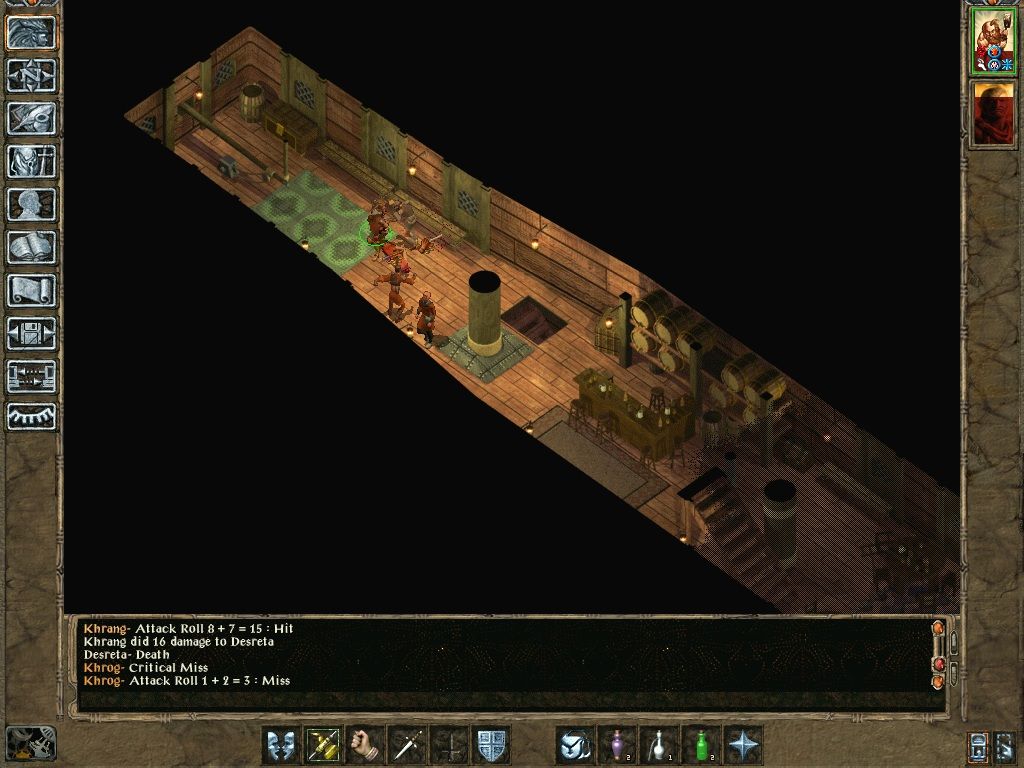
Task: Choose the dagger weapon slot
Action: point(407,745)
